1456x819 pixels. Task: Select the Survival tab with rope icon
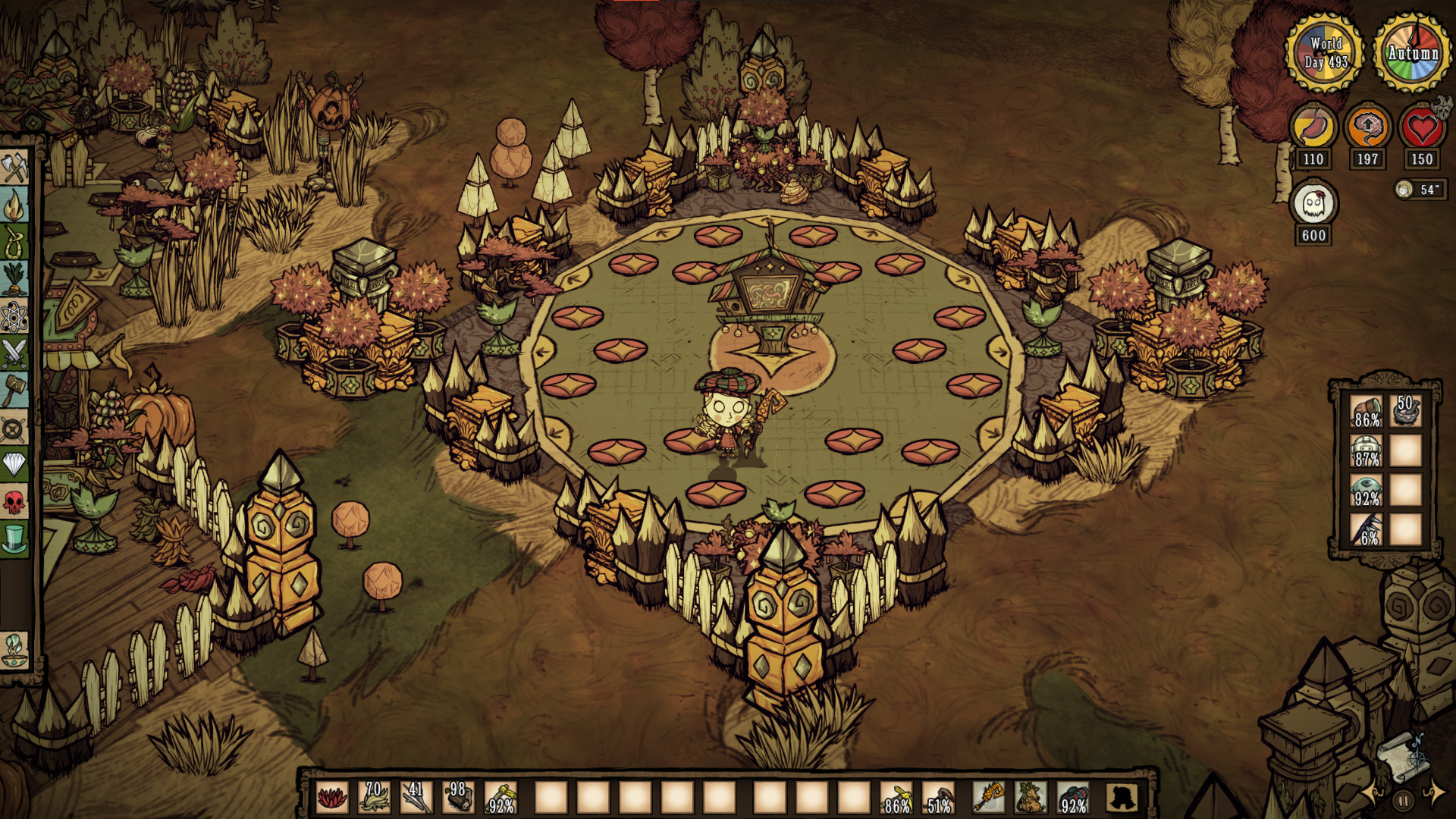(14, 243)
